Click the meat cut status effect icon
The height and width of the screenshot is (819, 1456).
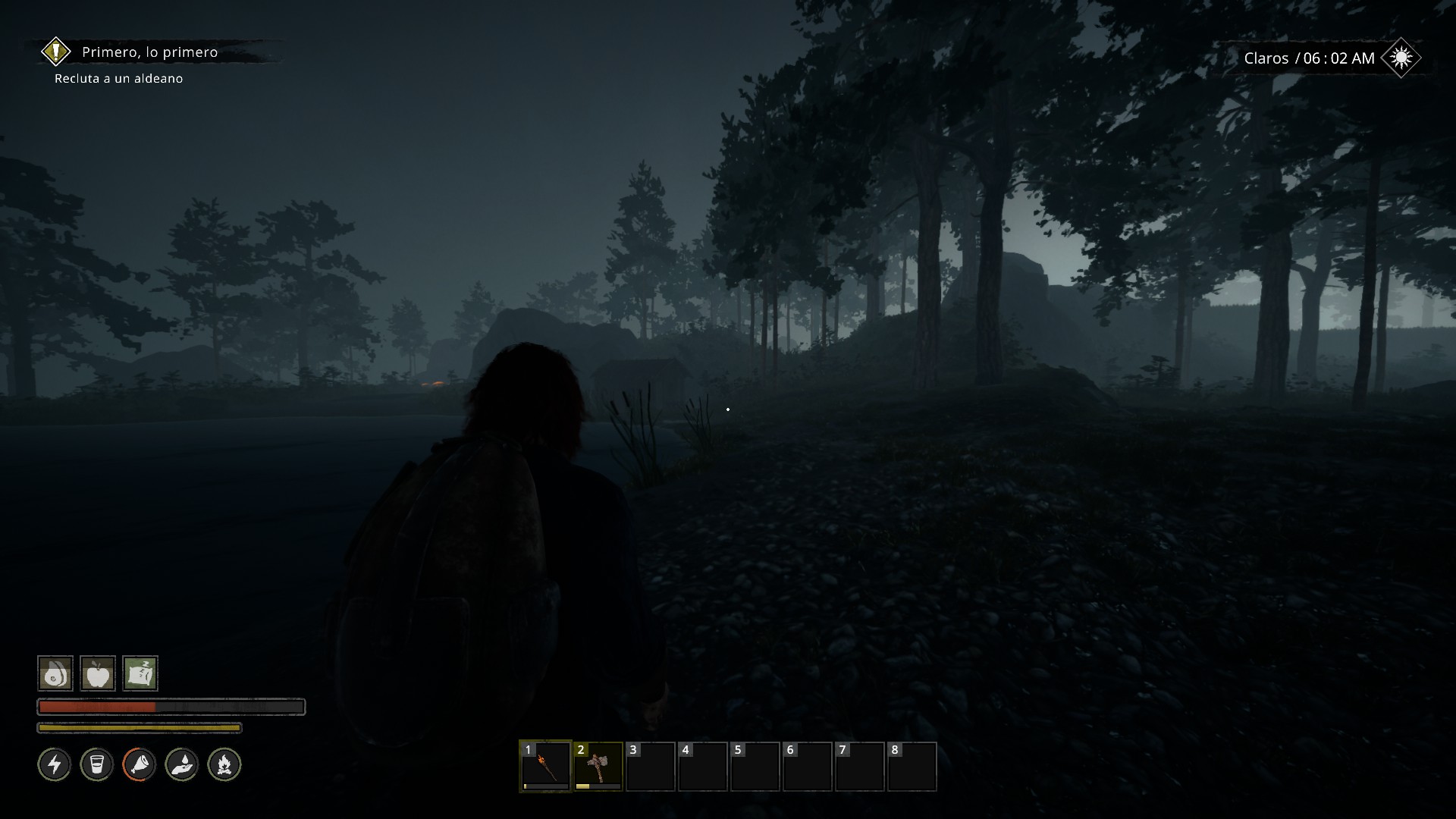click(x=55, y=673)
